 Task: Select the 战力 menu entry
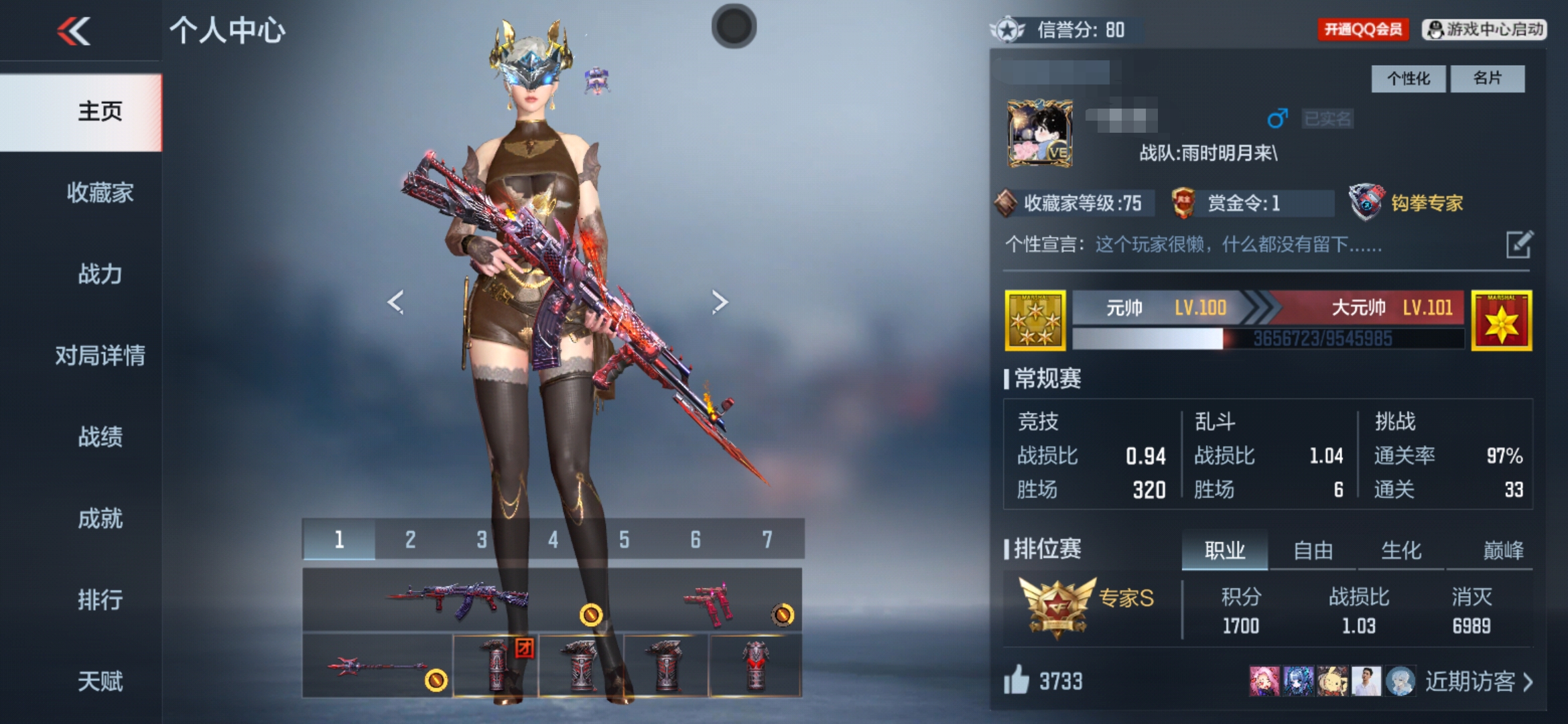[100, 274]
